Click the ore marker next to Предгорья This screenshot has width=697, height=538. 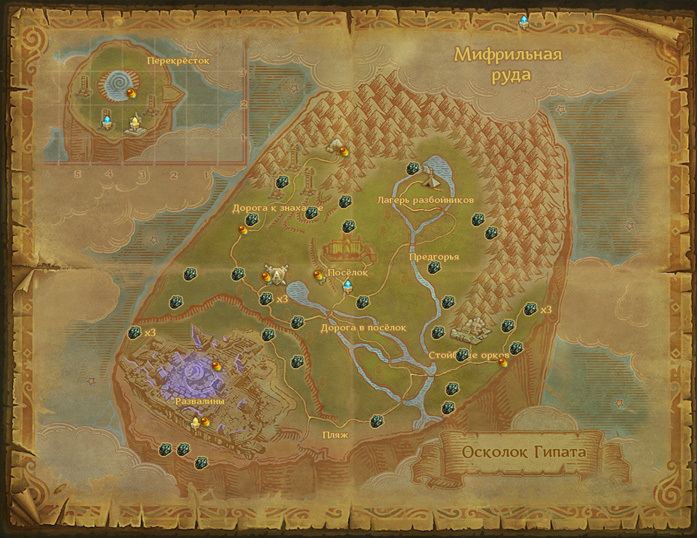(433, 268)
